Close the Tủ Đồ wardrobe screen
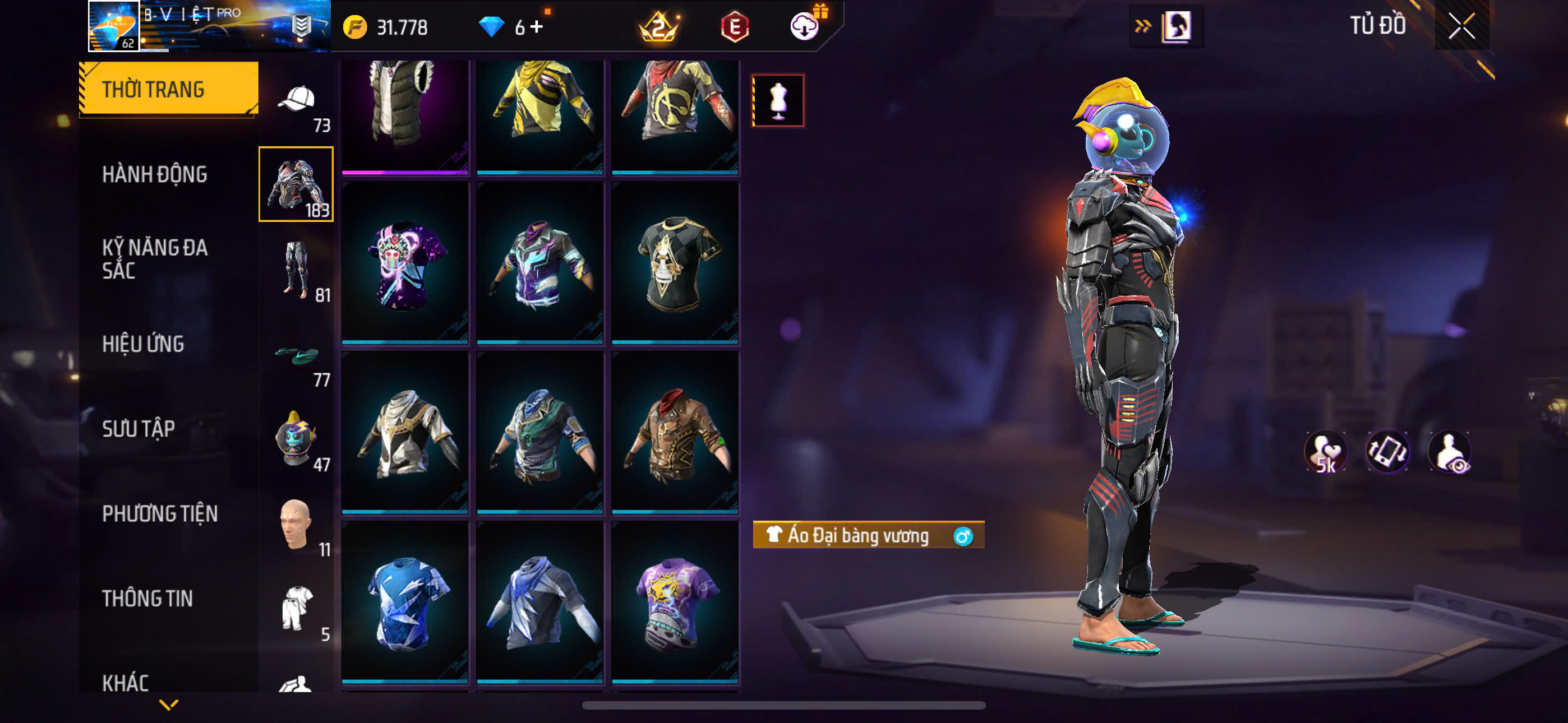The height and width of the screenshot is (723, 1568). pos(1461,26)
